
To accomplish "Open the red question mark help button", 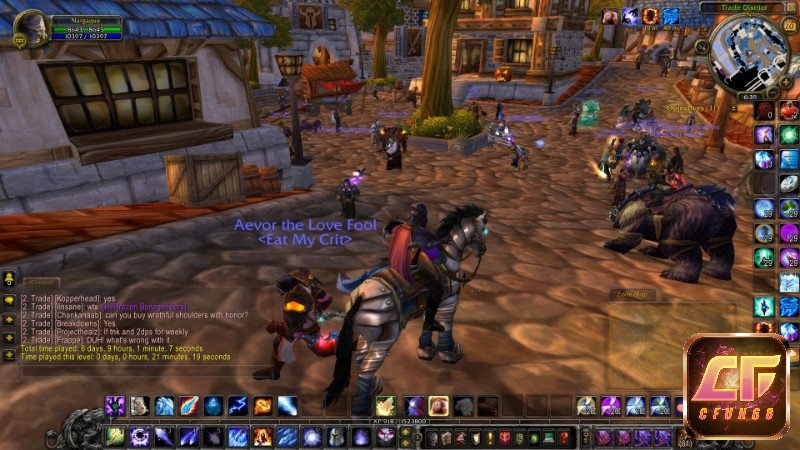I will pyautogui.click(x=564, y=437).
